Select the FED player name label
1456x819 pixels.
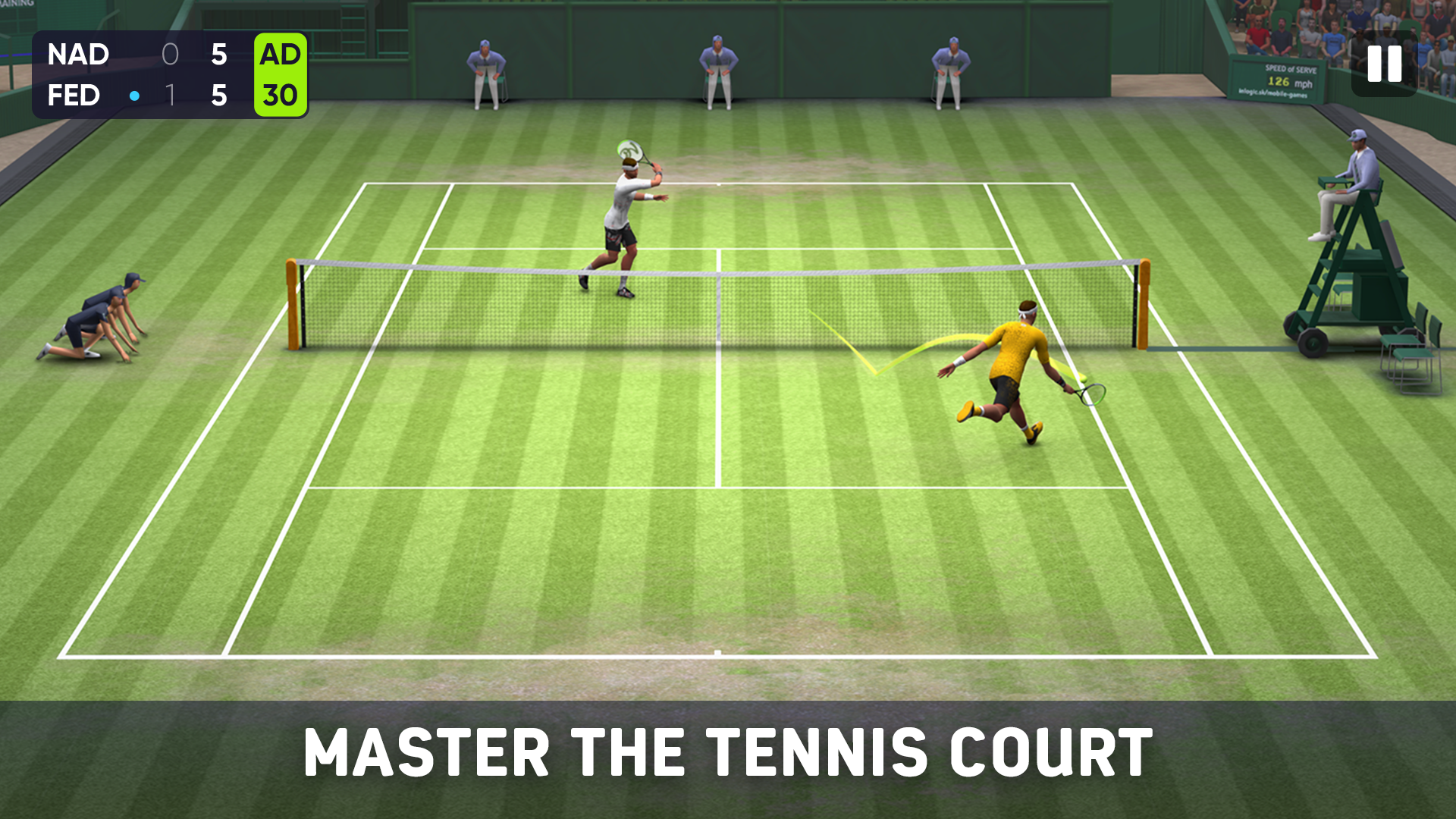pyautogui.click(x=73, y=96)
